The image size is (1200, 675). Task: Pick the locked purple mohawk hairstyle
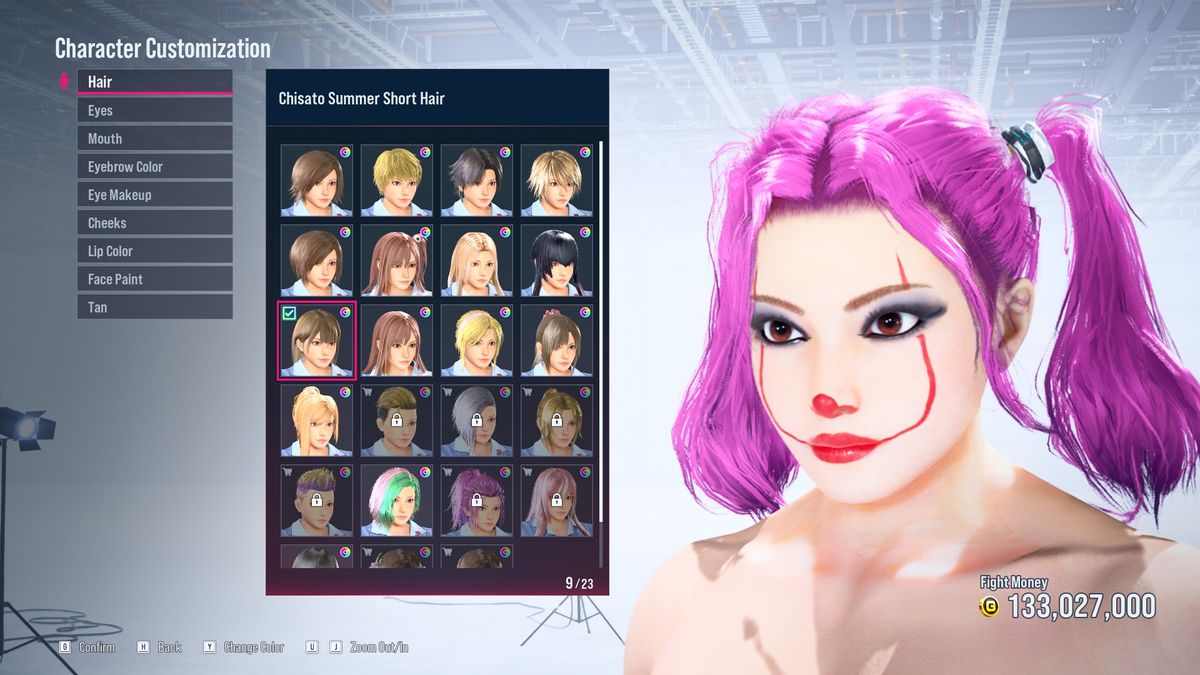[x=316, y=501]
